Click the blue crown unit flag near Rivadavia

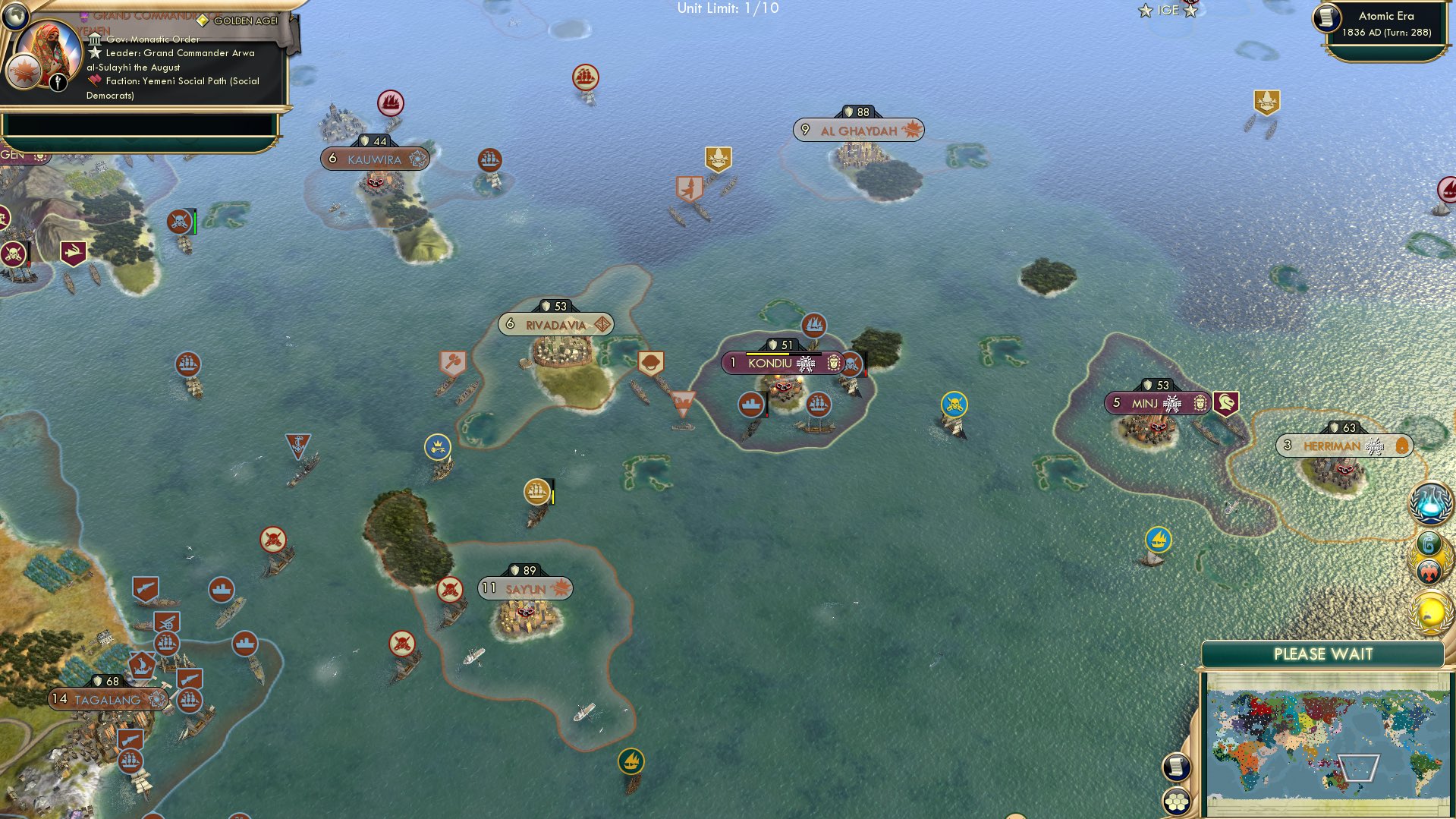[438, 448]
